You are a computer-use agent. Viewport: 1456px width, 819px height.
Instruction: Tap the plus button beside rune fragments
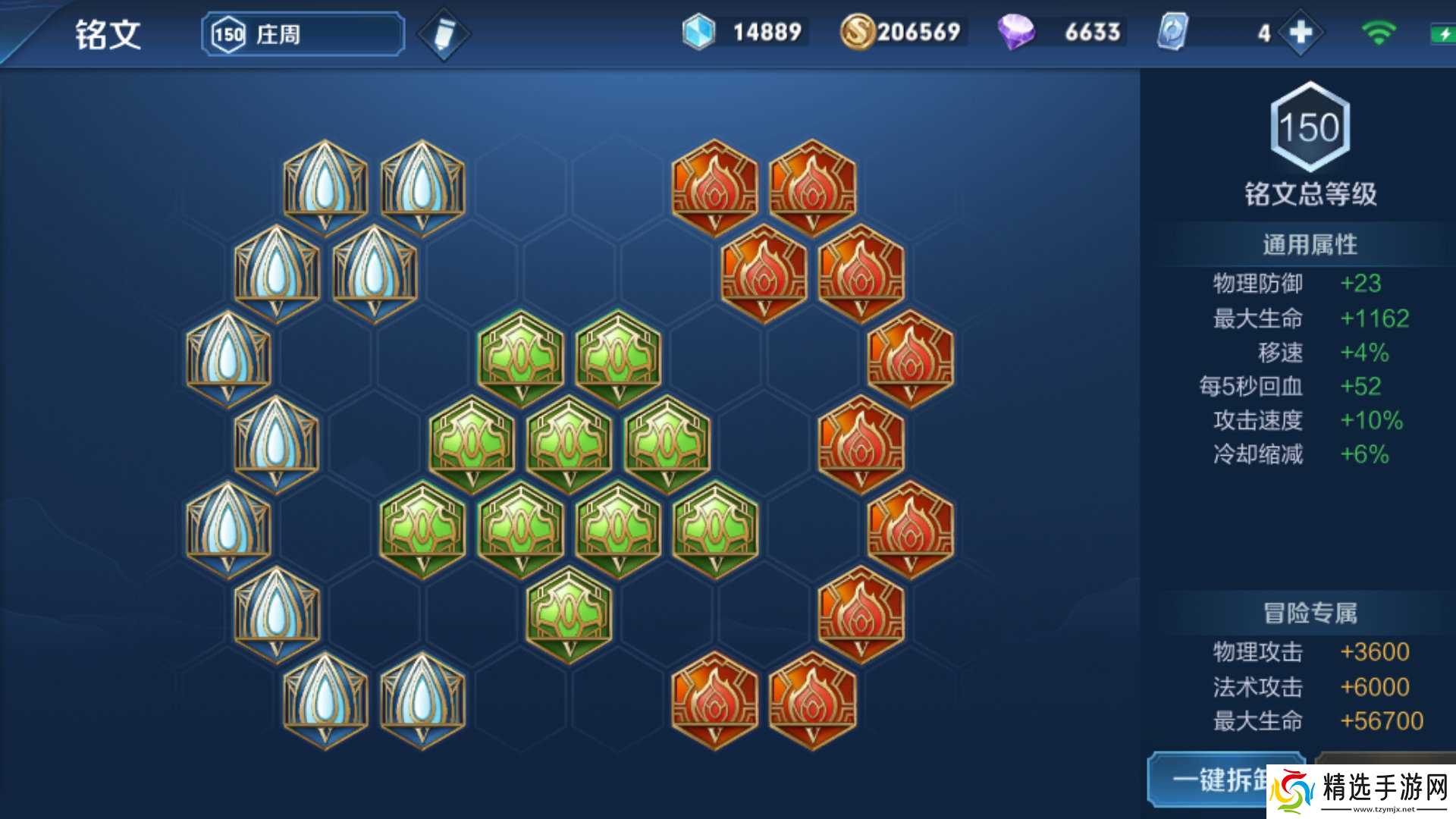click(x=1300, y=33)
